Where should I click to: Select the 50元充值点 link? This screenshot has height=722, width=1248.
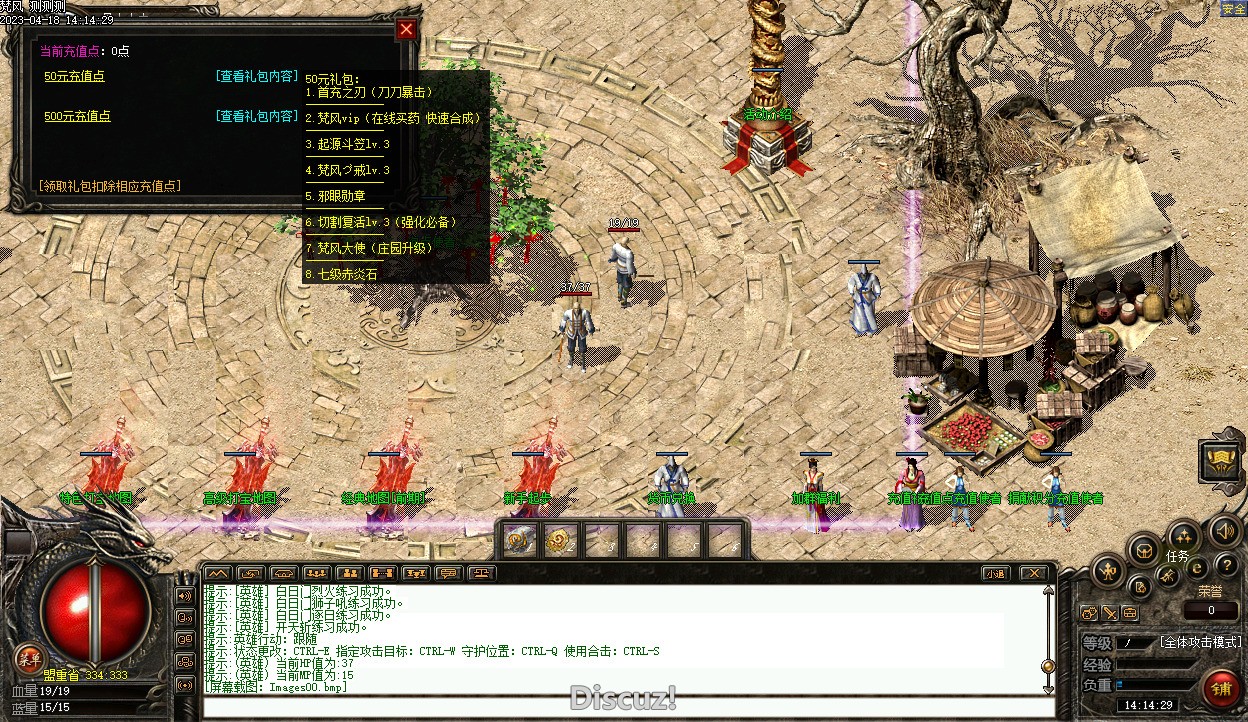74,76
